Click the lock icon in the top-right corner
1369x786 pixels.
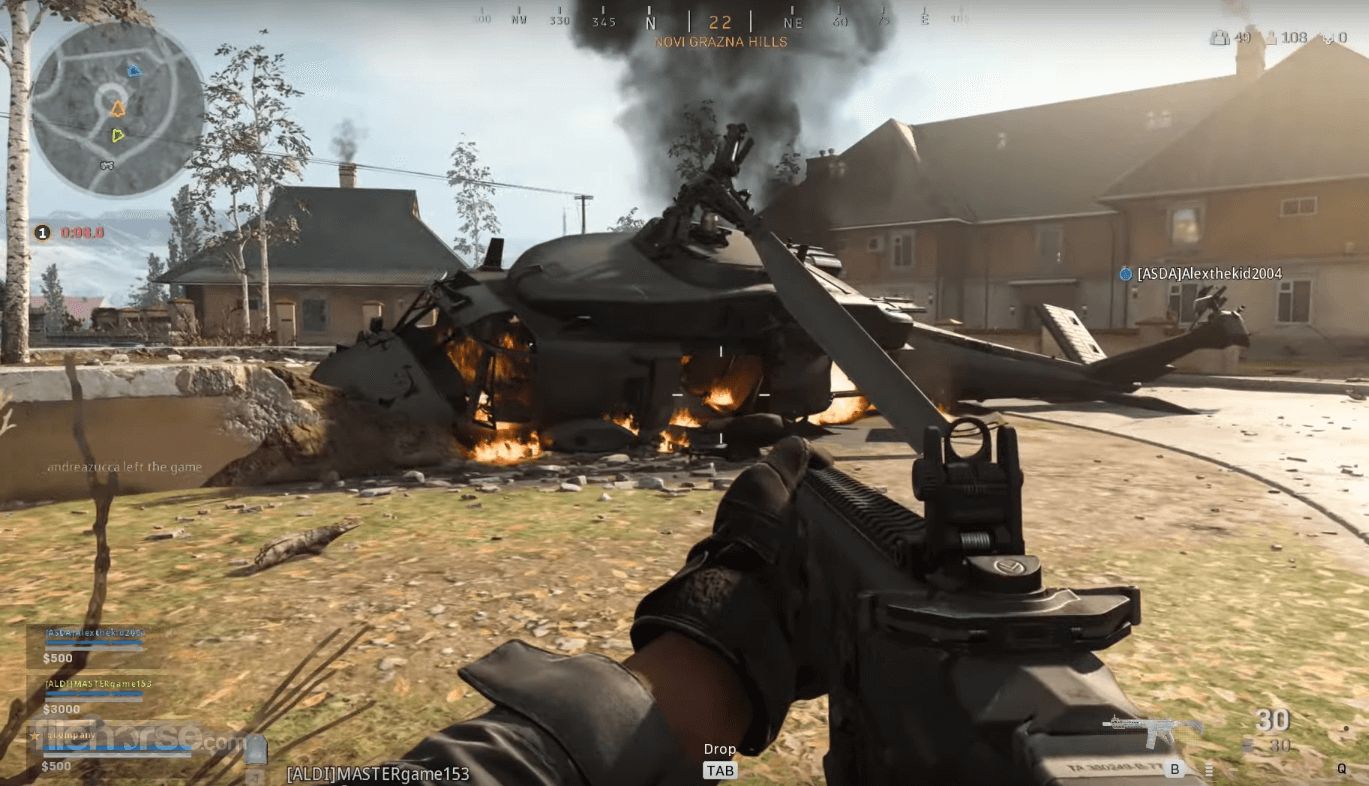[x=1221, y=37]
